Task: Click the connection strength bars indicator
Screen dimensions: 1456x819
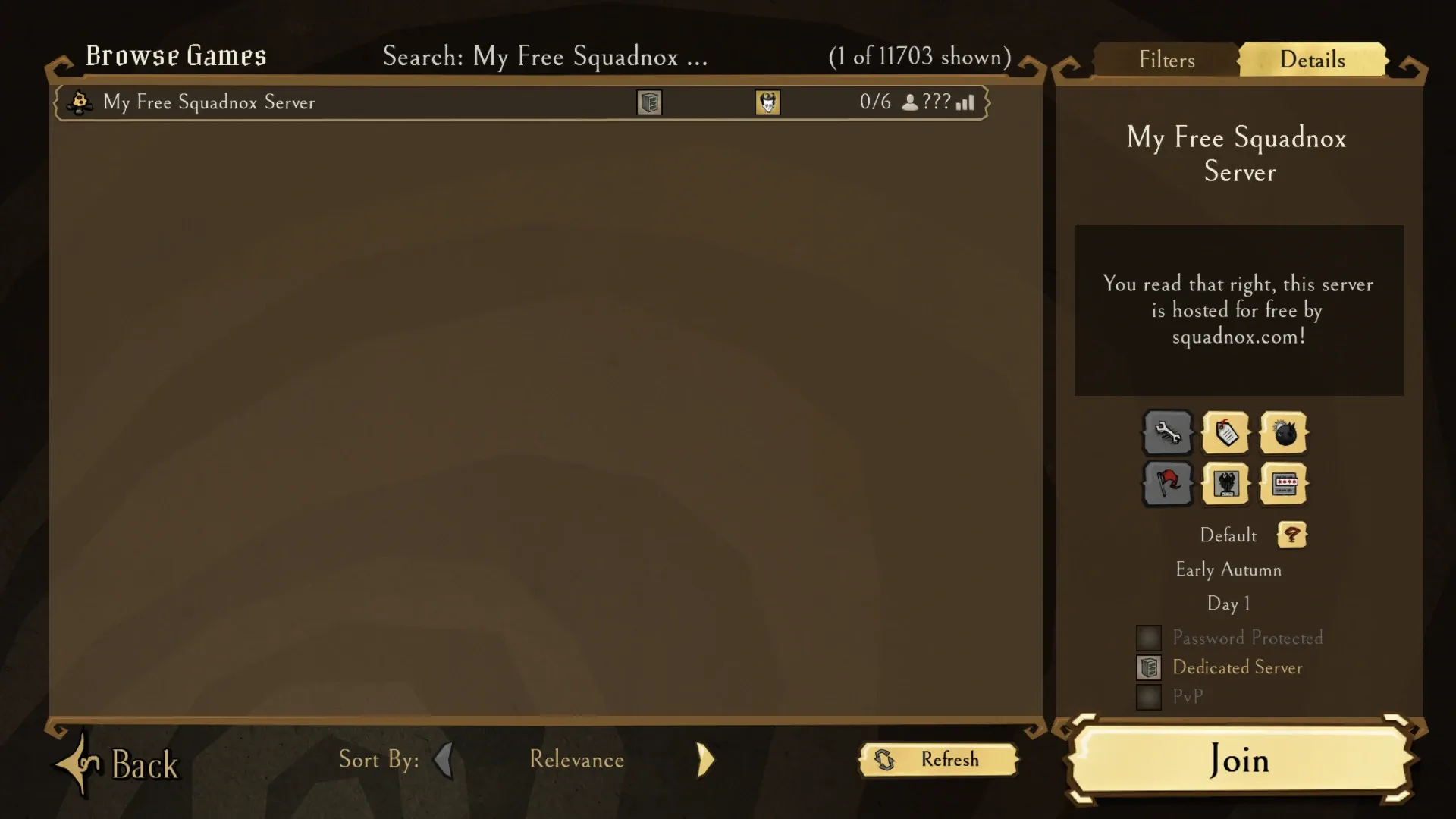Action: (x=965, y=102)
